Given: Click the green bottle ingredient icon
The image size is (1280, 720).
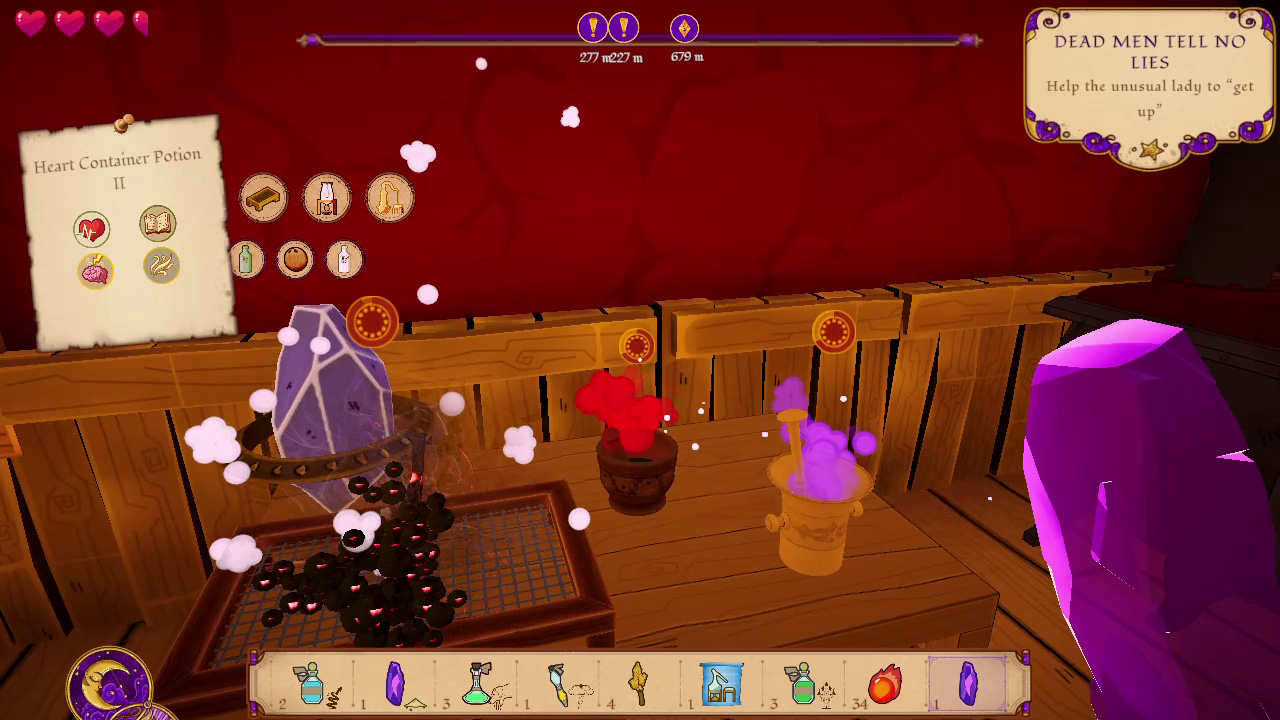Looking at the screenshot, I should click(247, 258).
